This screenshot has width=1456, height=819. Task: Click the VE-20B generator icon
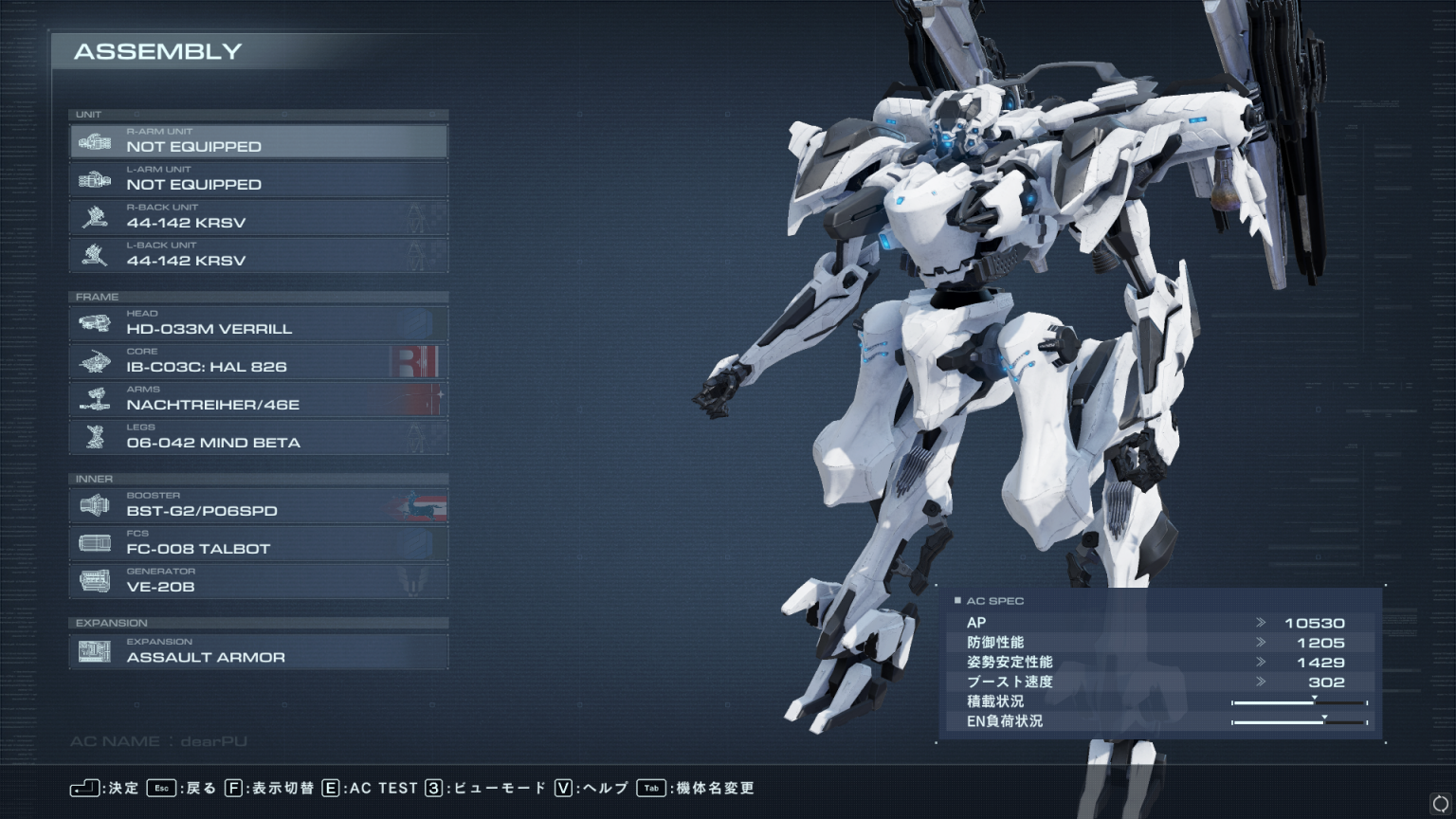point(94,580)
